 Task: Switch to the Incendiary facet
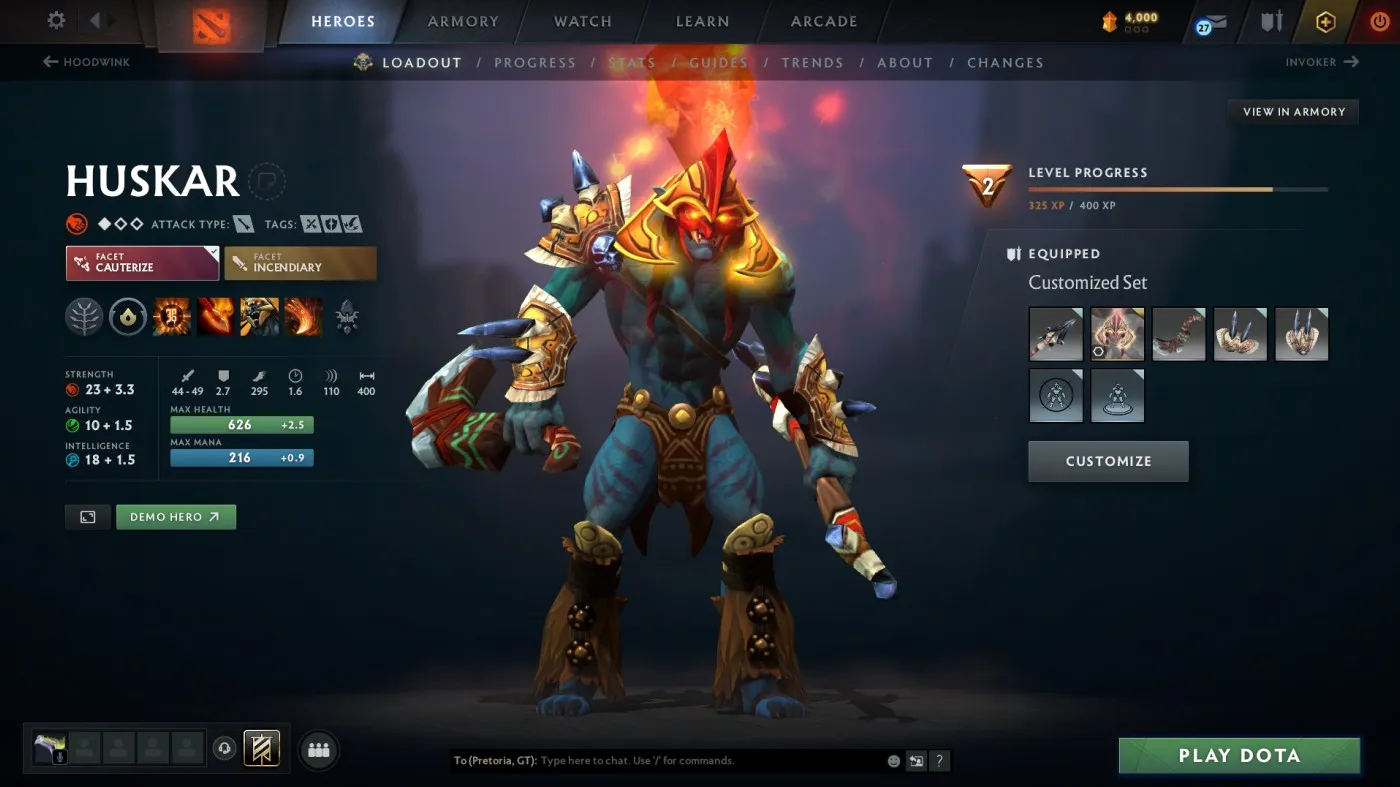pos(300,263)
